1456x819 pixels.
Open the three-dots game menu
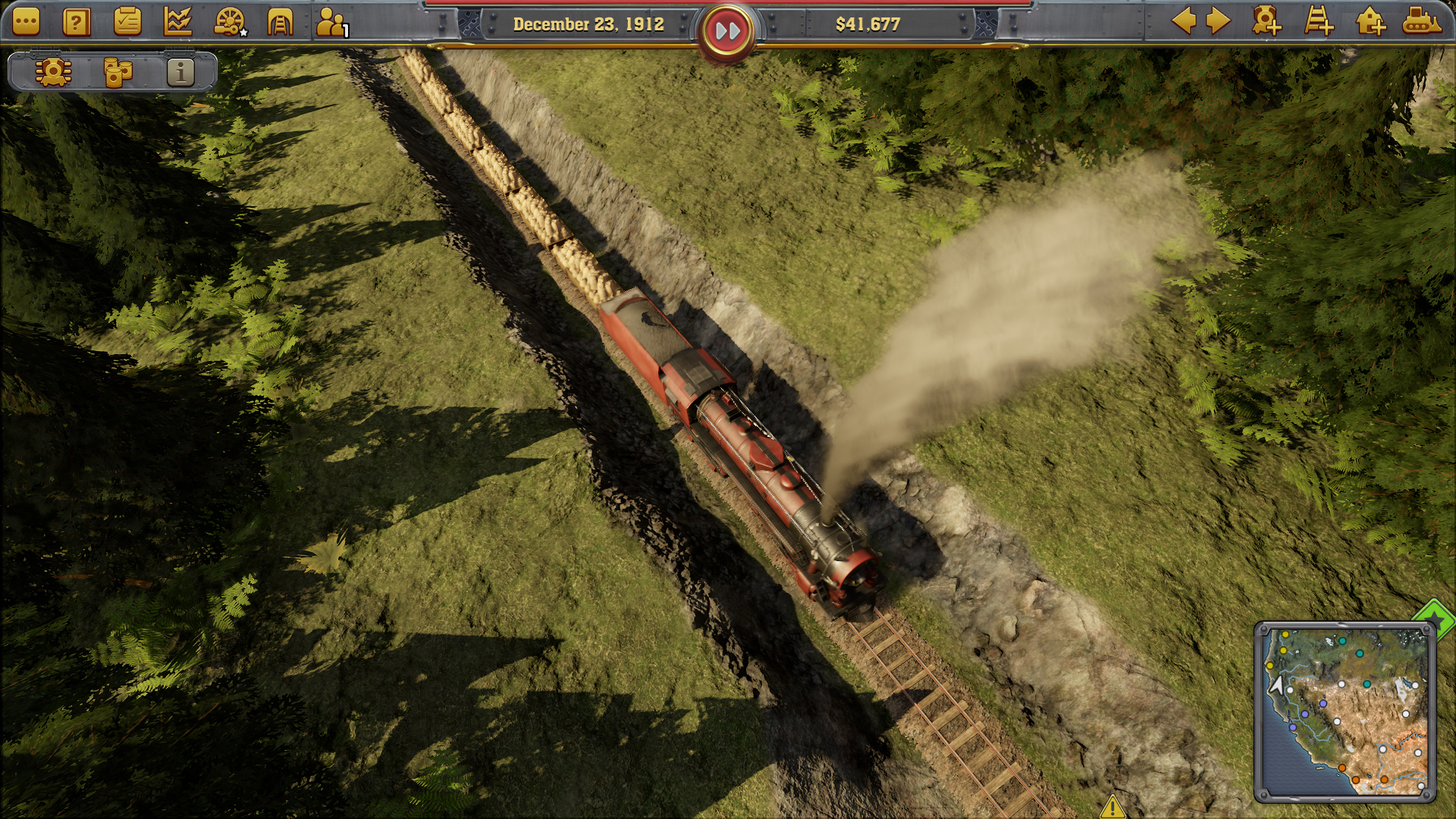[26, 23]
